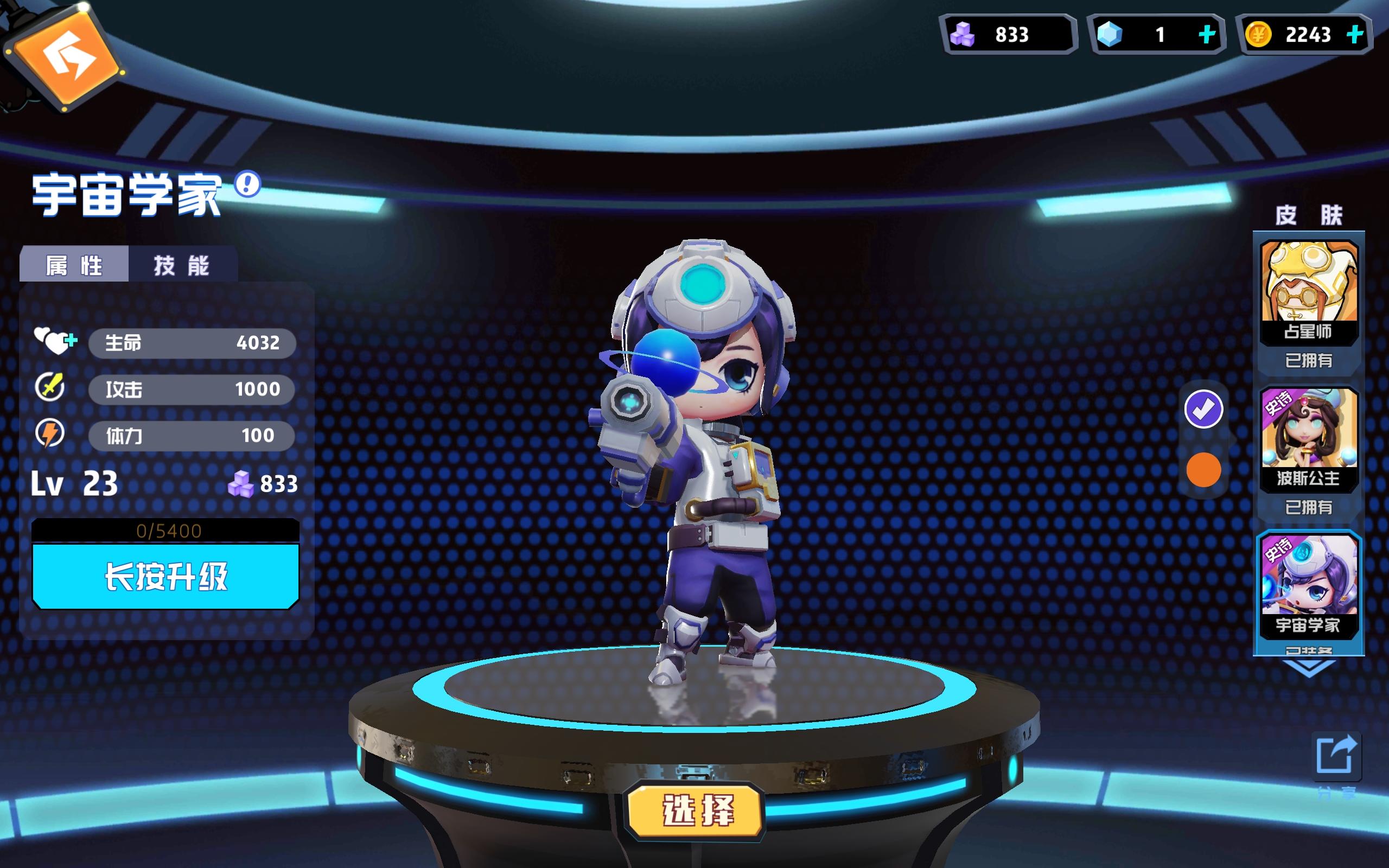Click the heart health stat icon

(53, 342)
